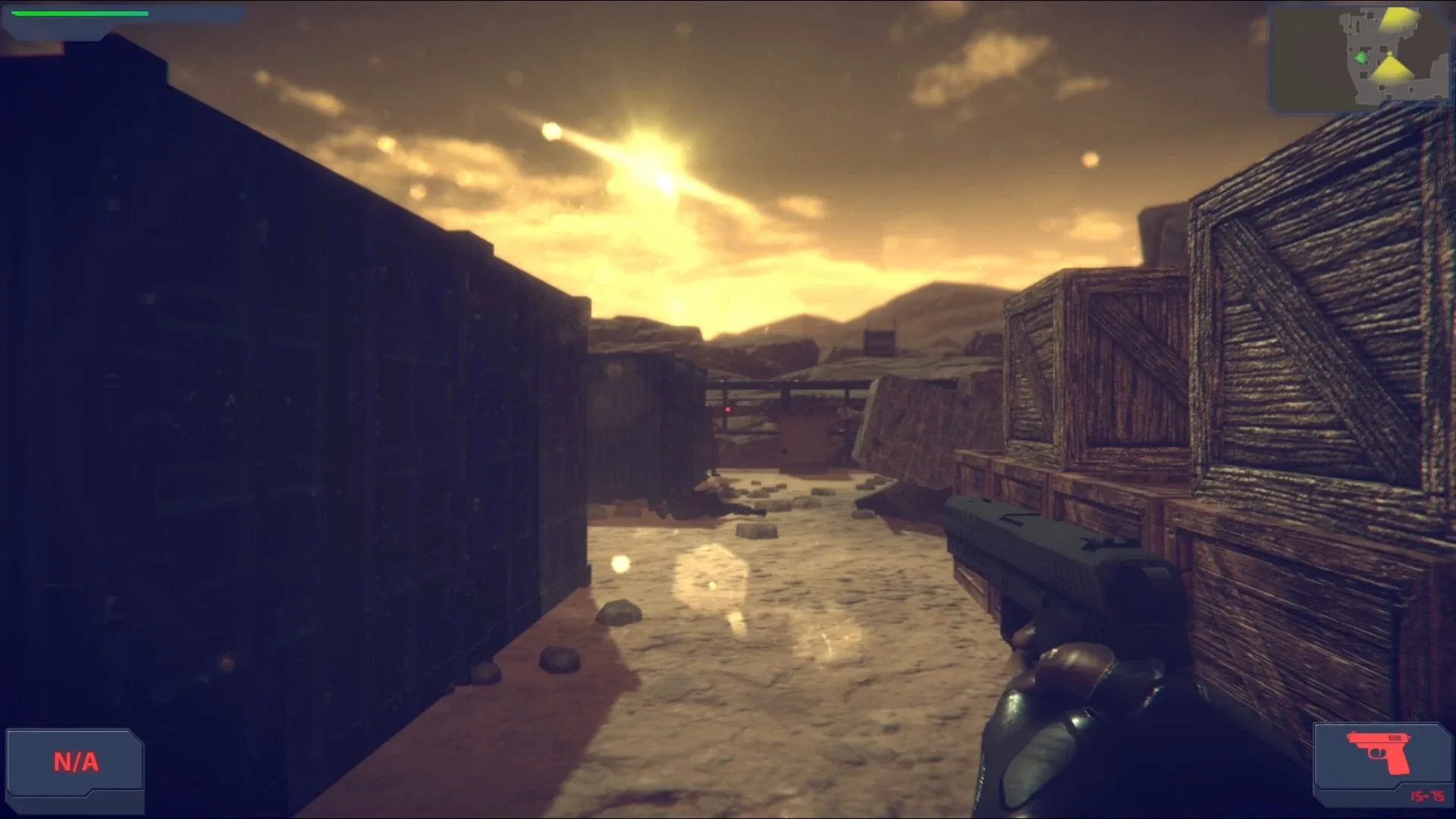Select the upper yellow vision cone on minimap
The width and height of the screenshot is (1456, 819).
click(1398, 19)
